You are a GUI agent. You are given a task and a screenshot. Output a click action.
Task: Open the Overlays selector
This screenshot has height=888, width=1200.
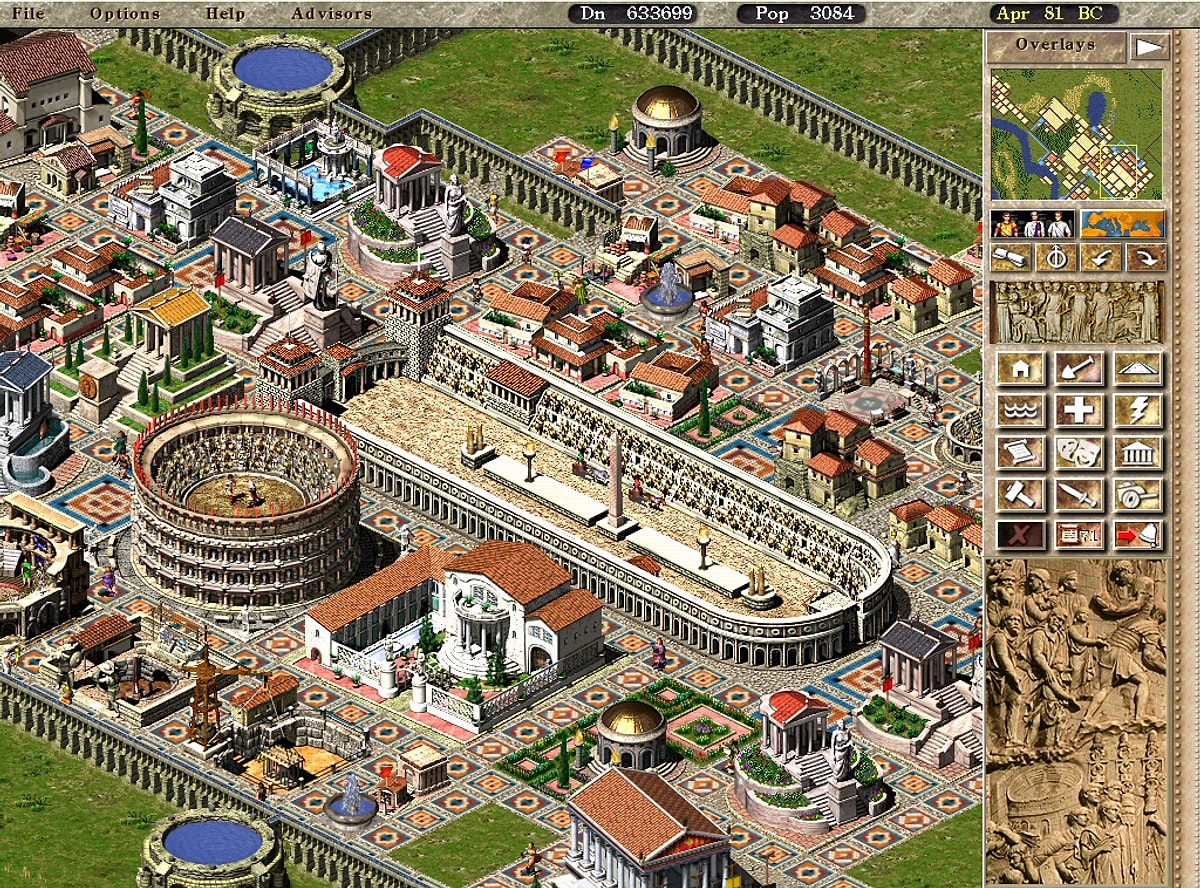1056,45
